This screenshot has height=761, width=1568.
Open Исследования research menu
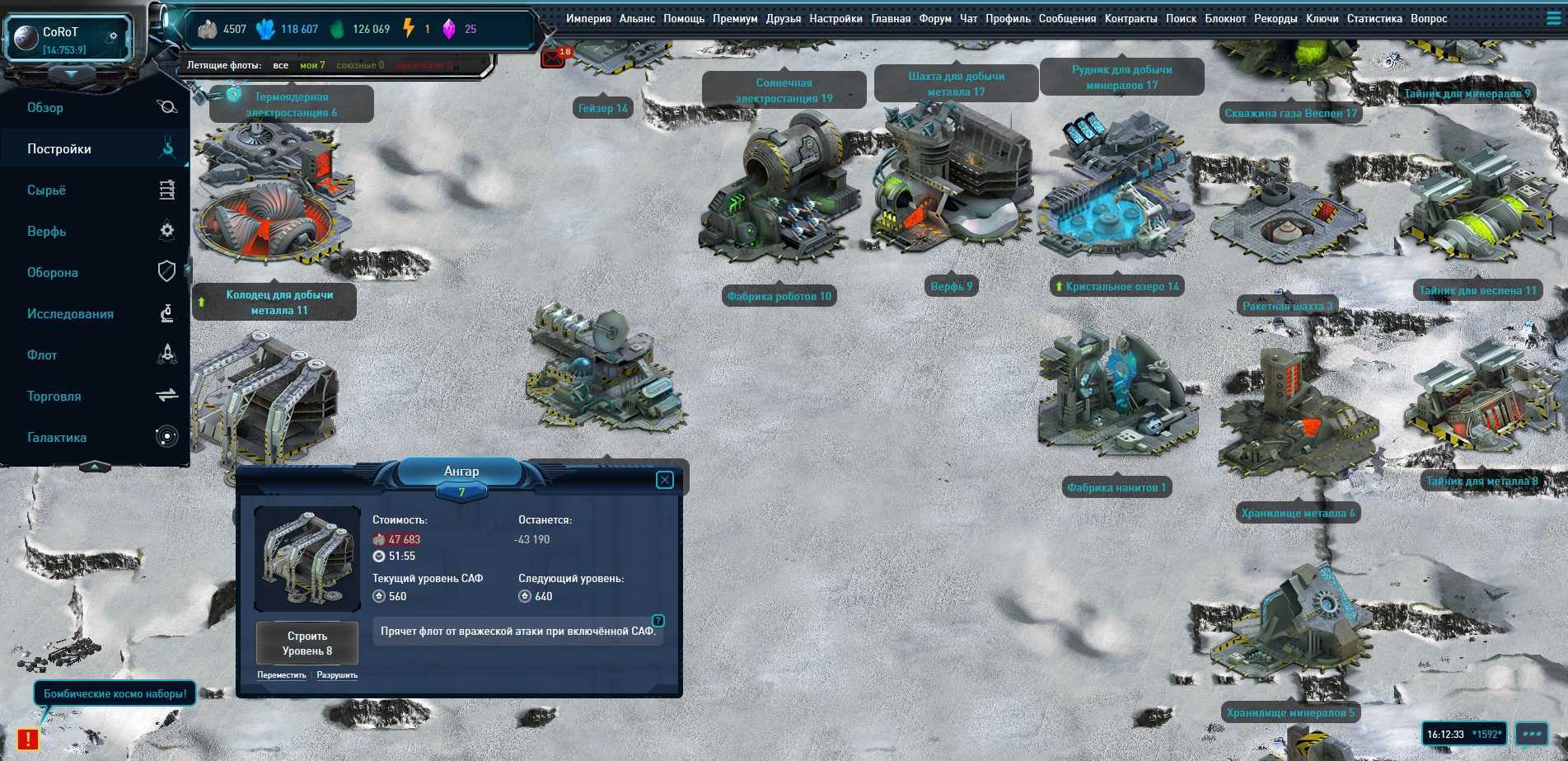(70, 314)
